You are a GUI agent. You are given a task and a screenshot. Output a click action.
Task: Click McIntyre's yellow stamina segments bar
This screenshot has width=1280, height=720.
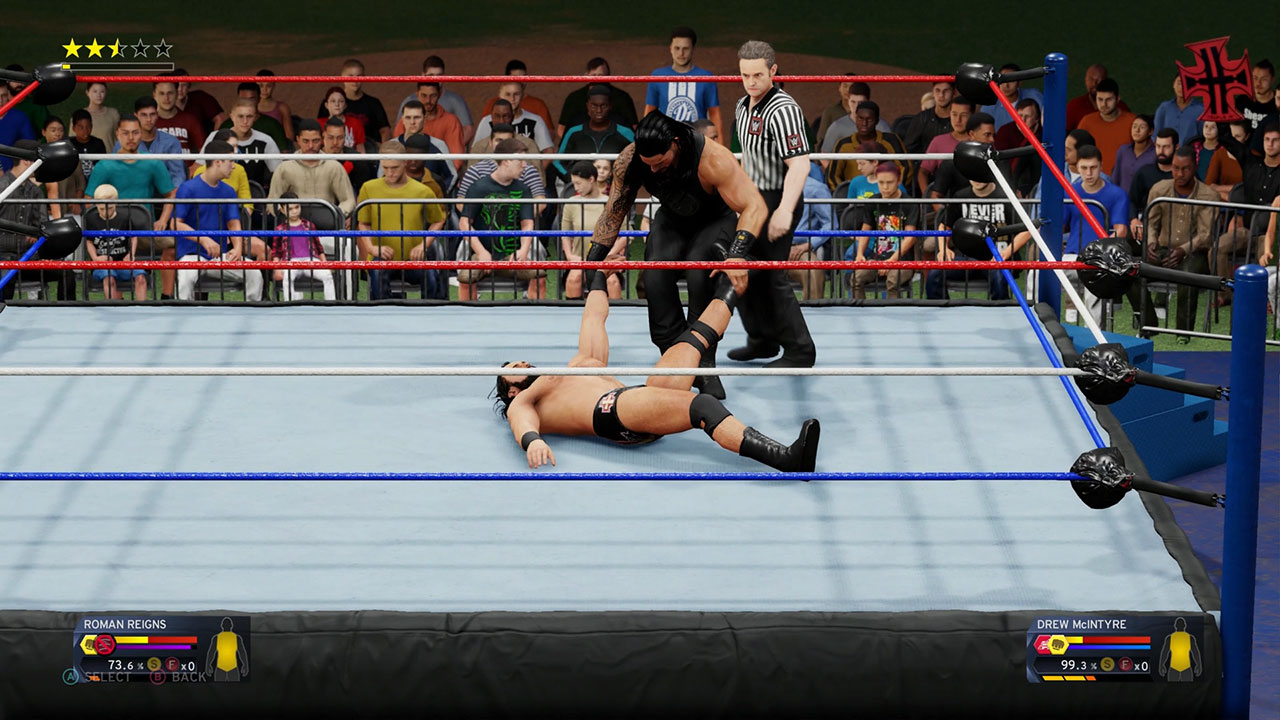1067,677
